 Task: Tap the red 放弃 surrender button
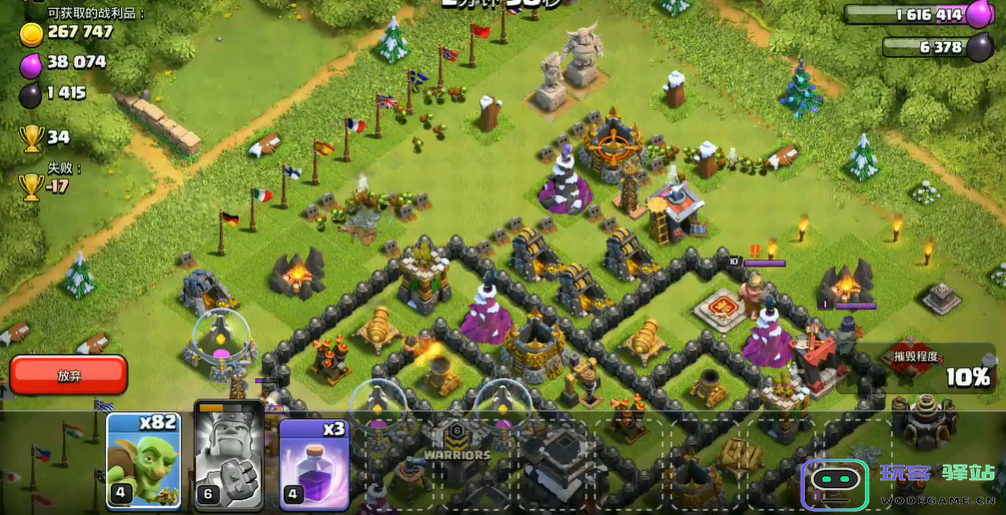click(69, 376)
